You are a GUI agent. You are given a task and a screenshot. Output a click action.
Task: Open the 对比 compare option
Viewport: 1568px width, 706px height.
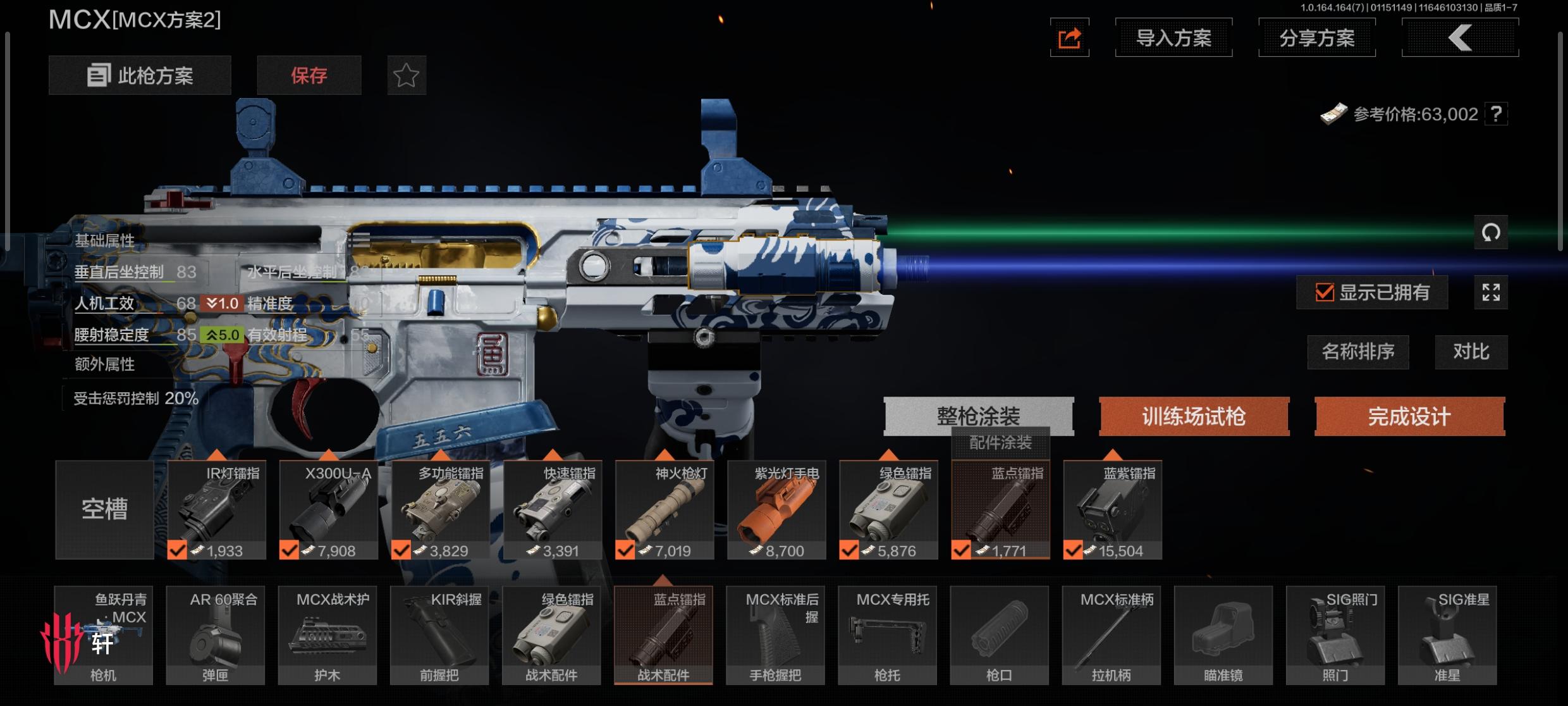pos(1471,352)
